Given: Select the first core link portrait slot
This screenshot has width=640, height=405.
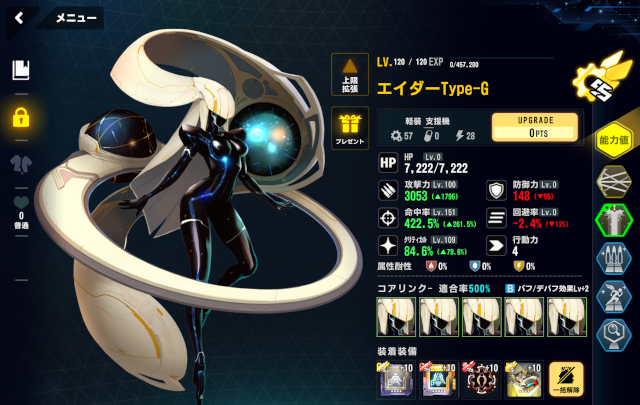Looking at the screenshot, I should click(397, 318).
